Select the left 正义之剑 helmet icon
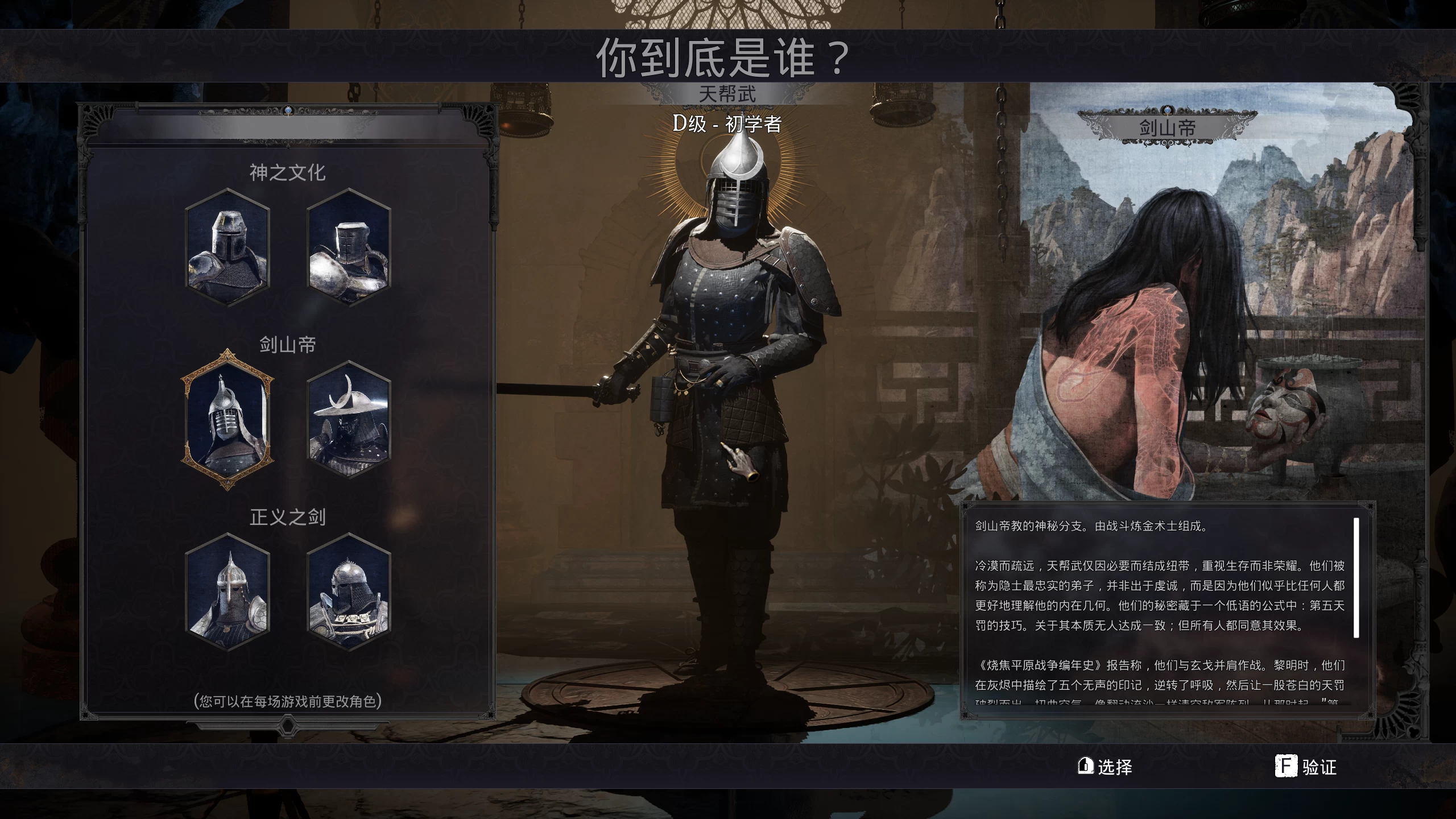The height and width of the screenshot is (819, 1456). tap(227, 593)
